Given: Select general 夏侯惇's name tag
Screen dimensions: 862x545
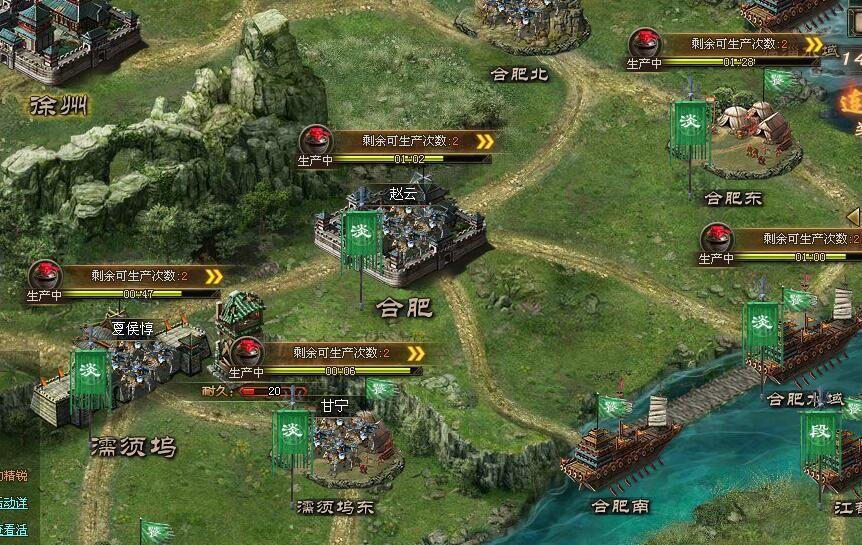Looking at the screenshot, I should click(133, 328).
